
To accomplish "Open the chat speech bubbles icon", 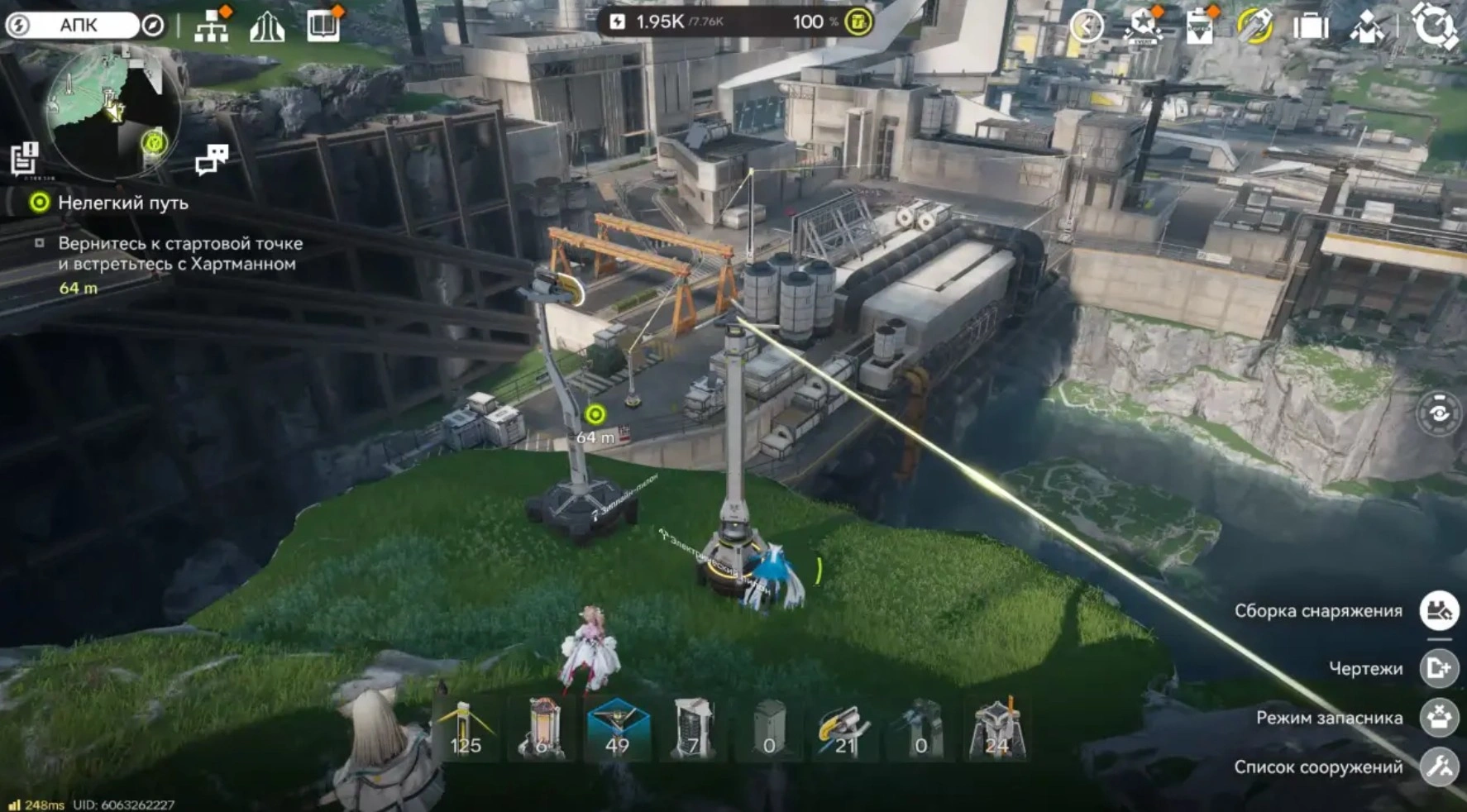I will [211, 159].
